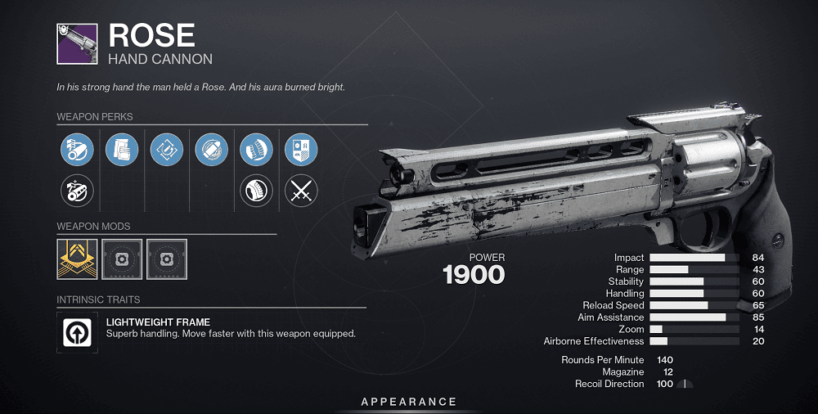Choose the bullet-in-circle perk icon
818x414 pixels.
click(211, 150)
